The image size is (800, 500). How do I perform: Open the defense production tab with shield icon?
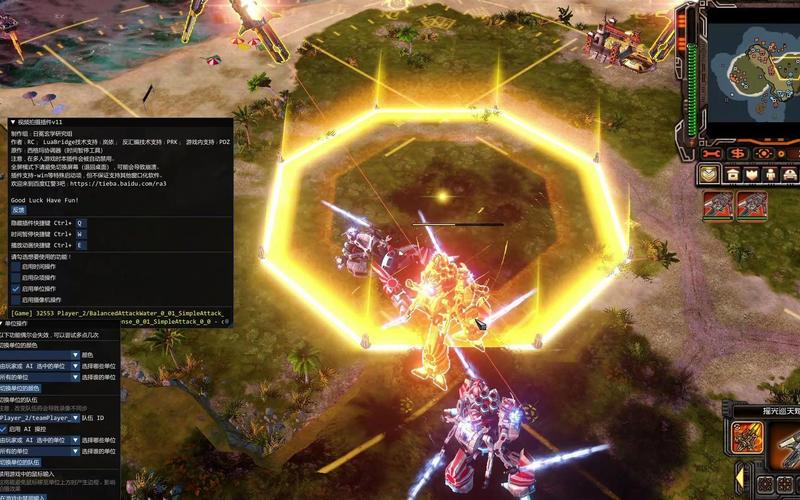pos(708,174)
